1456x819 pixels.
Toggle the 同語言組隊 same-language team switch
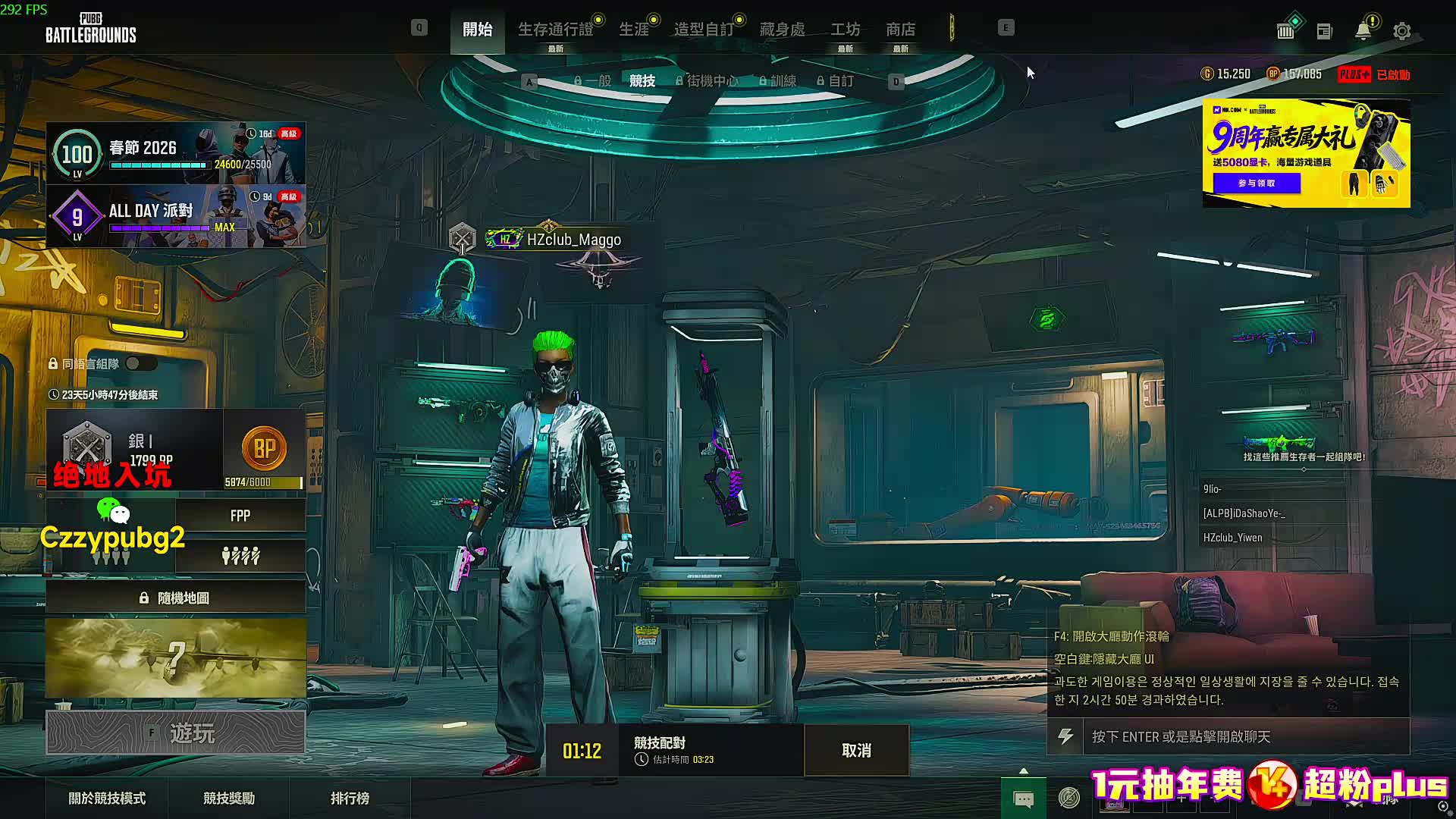[x=141, y=364]
